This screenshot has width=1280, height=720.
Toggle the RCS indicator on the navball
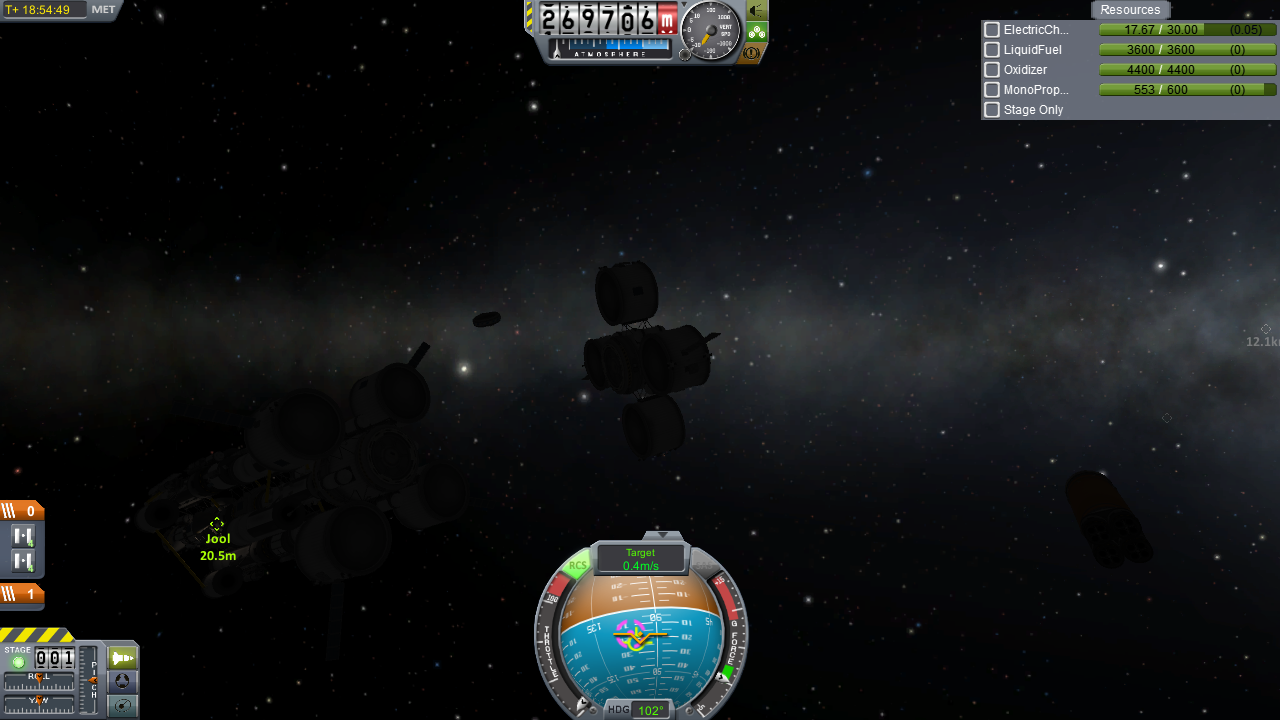click(x=577, y=567)
